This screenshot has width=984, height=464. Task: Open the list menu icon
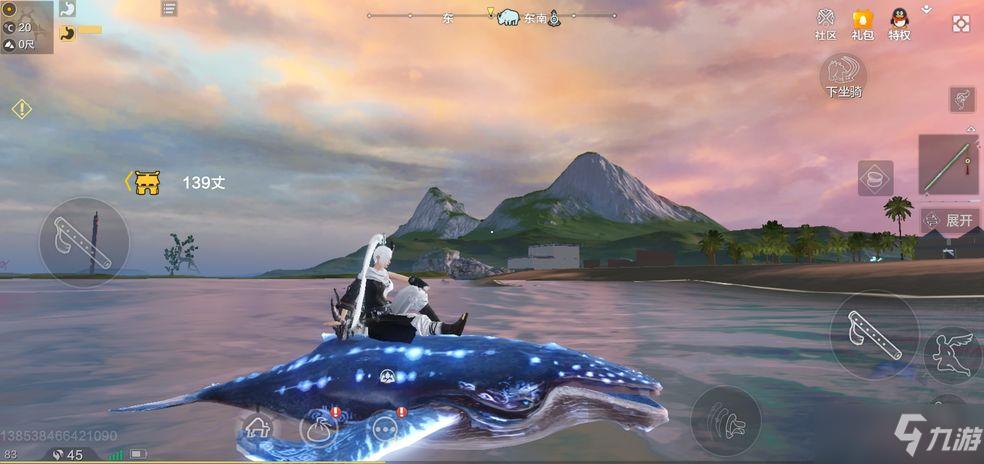(169, 9)
